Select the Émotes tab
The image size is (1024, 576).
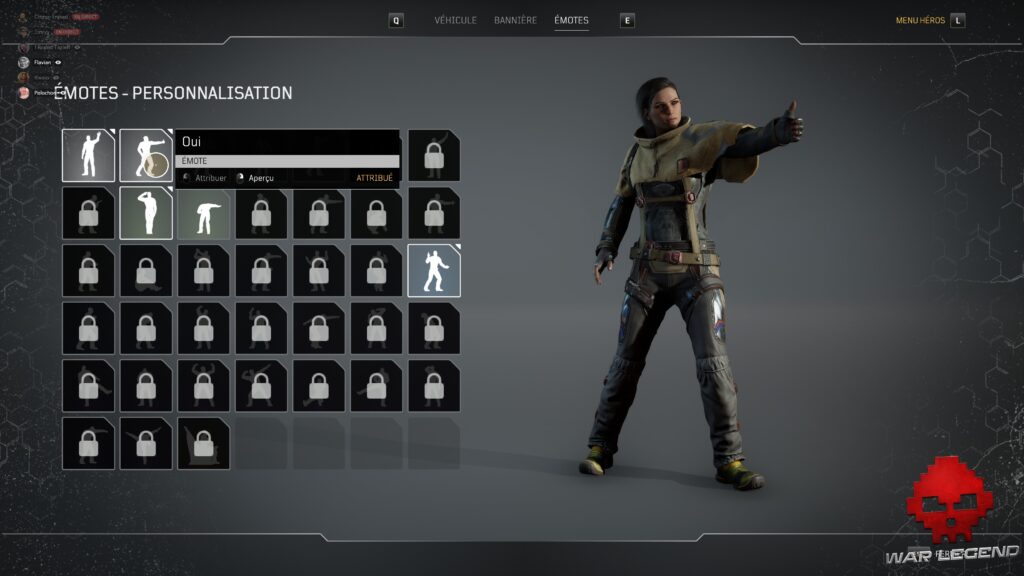click(571, 20)
